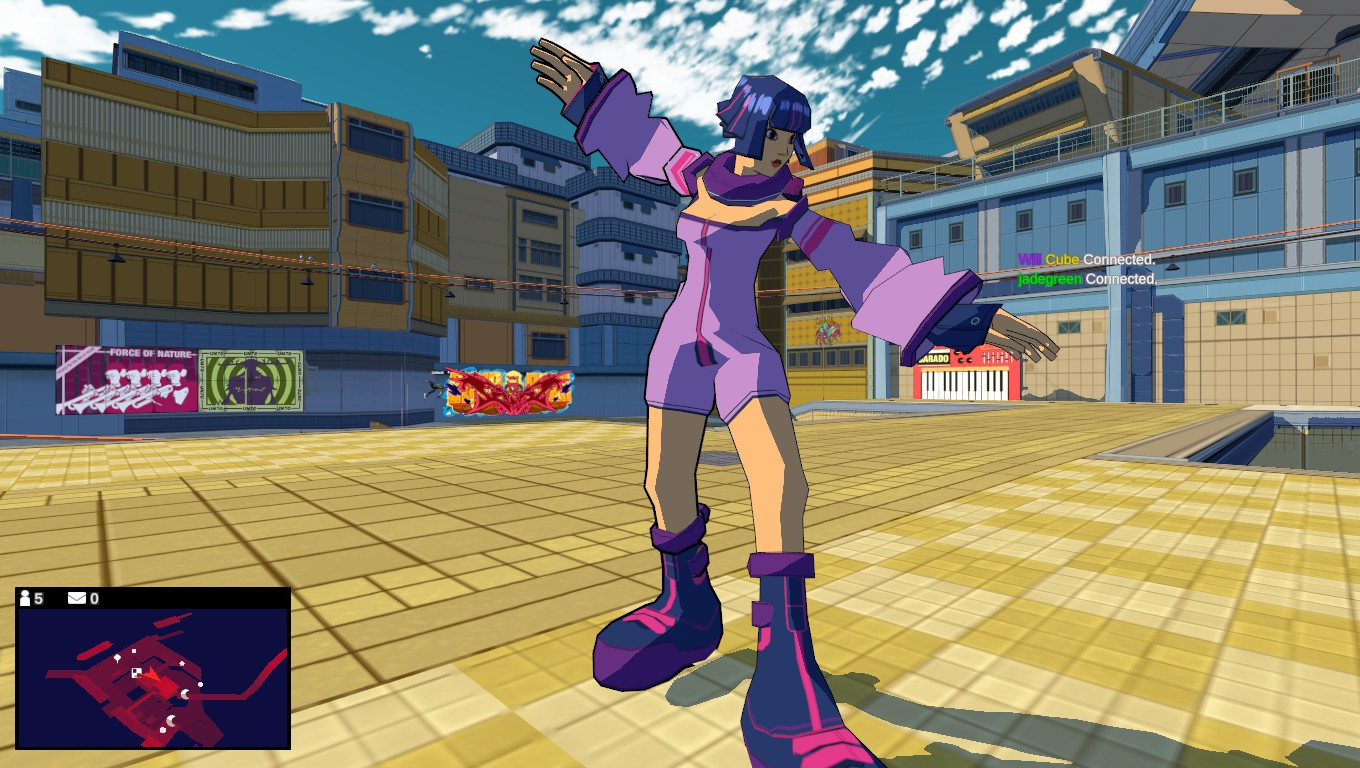
Task: Click the white dot marker on minimap right side
Action: (200, 684)
